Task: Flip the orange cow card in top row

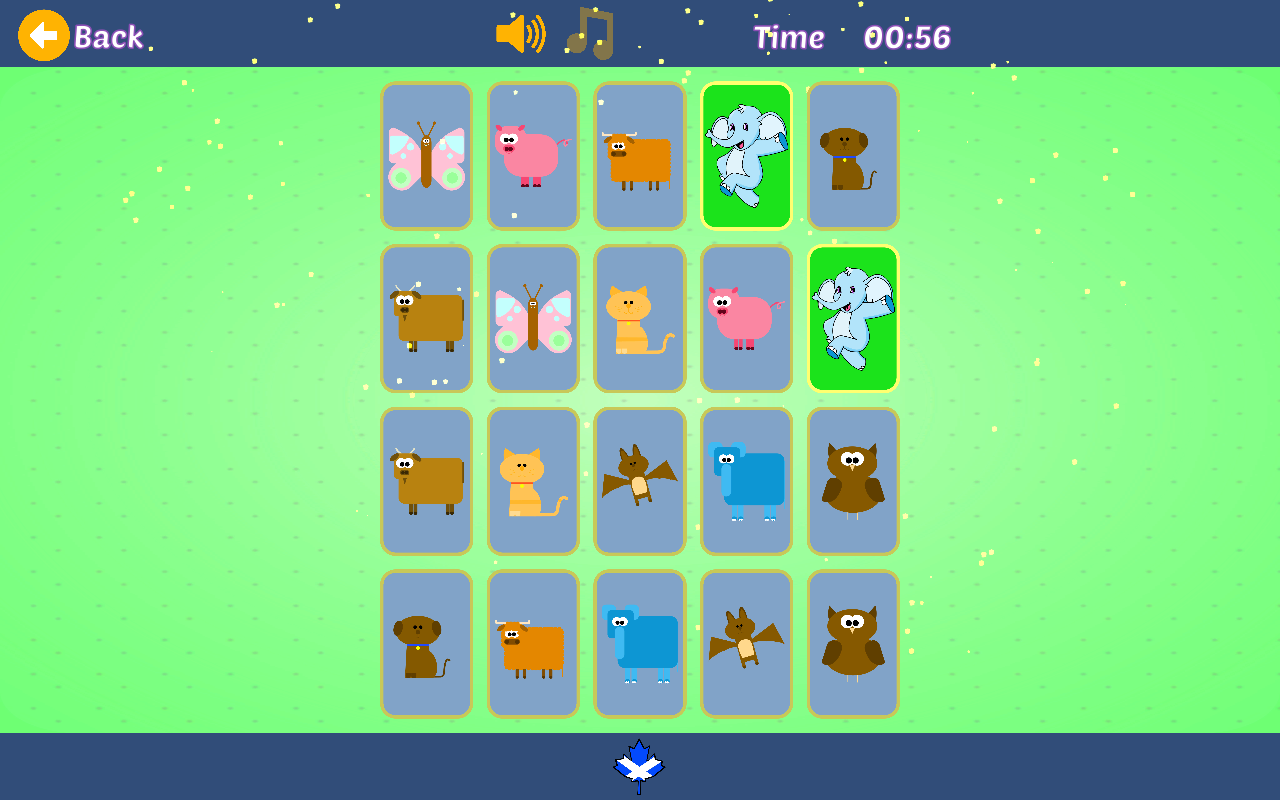Action: coord(639,155)
